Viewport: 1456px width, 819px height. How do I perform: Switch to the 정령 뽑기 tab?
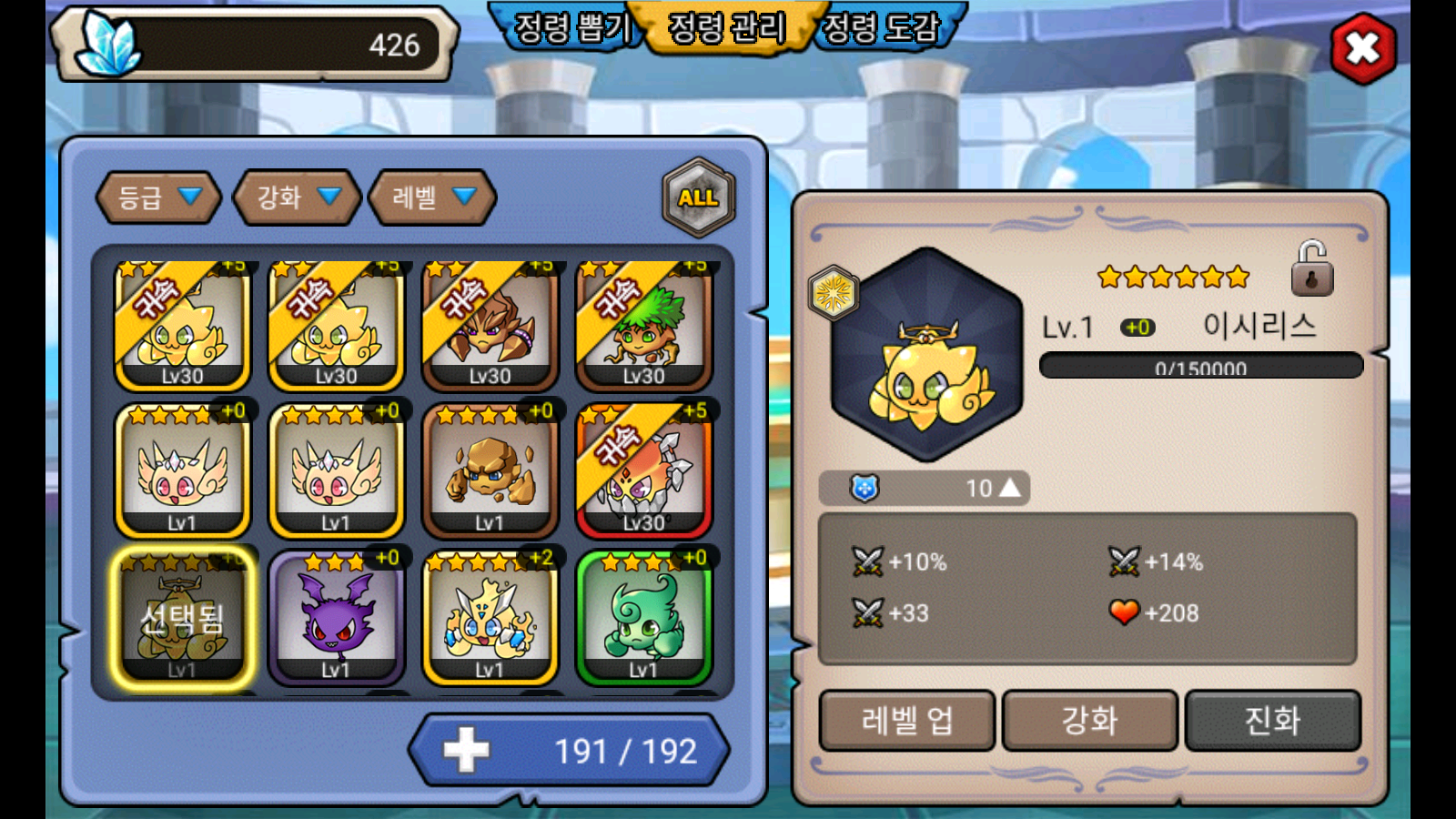click(x=571, y=27)
